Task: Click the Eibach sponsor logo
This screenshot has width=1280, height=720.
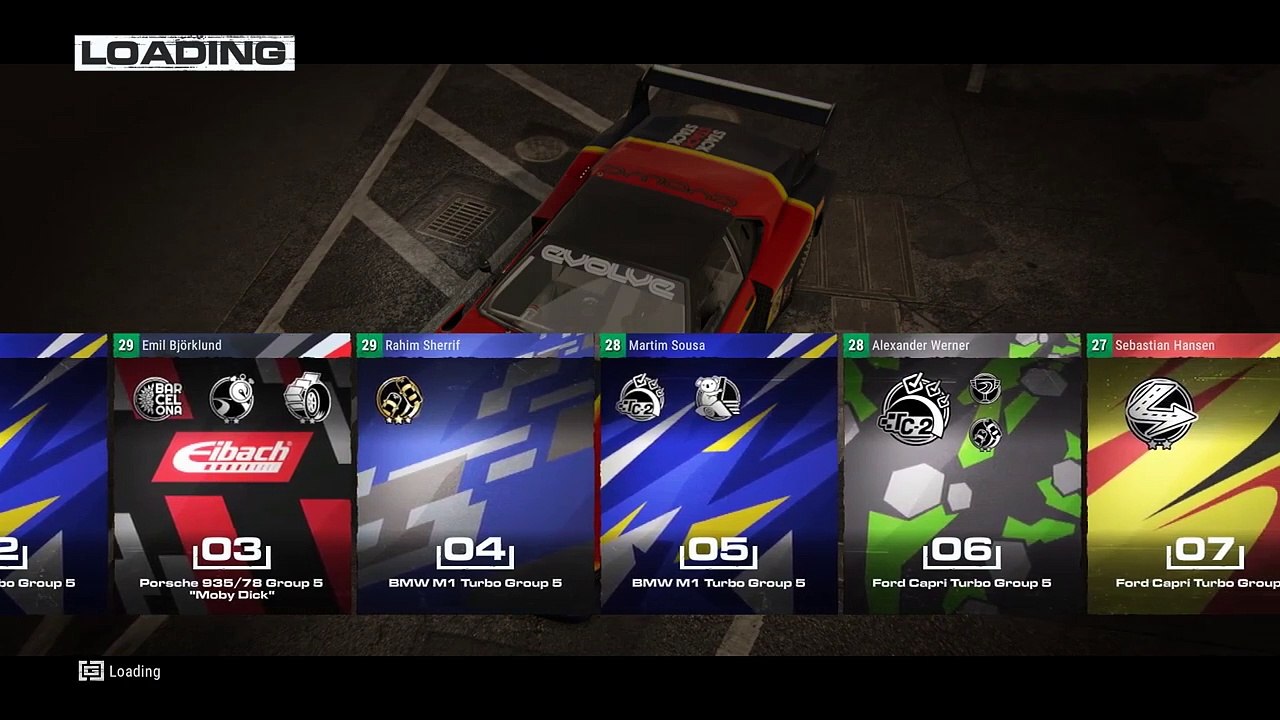Action: pyautogui.click(x=231, y=457)
